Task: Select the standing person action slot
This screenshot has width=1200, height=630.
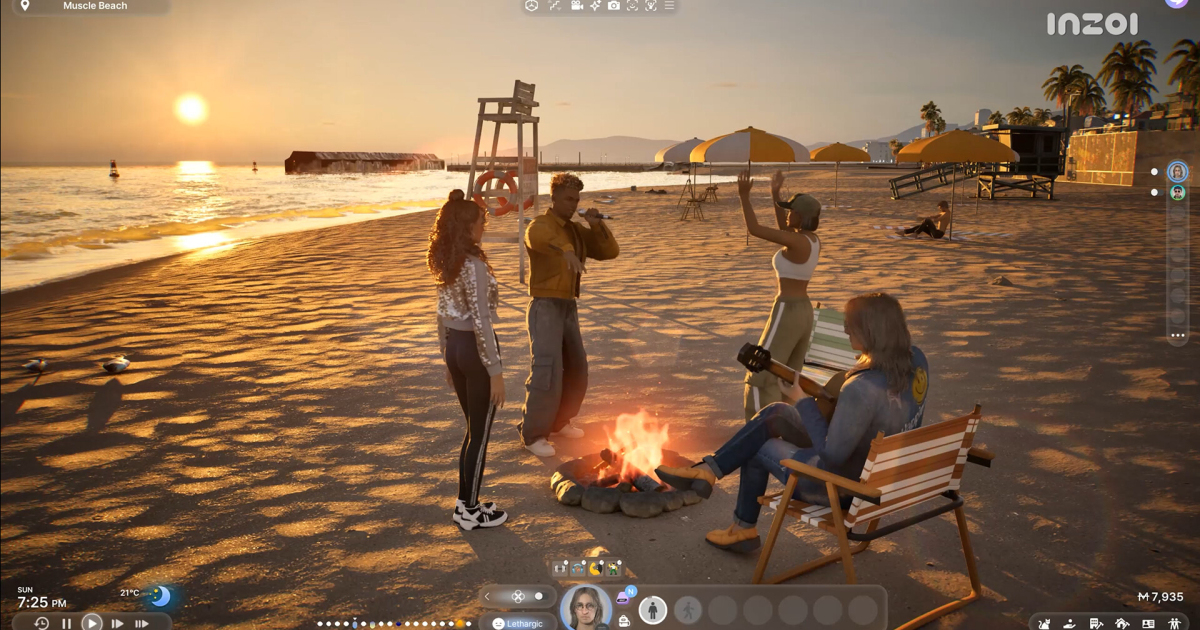Action: pos(653,609)
